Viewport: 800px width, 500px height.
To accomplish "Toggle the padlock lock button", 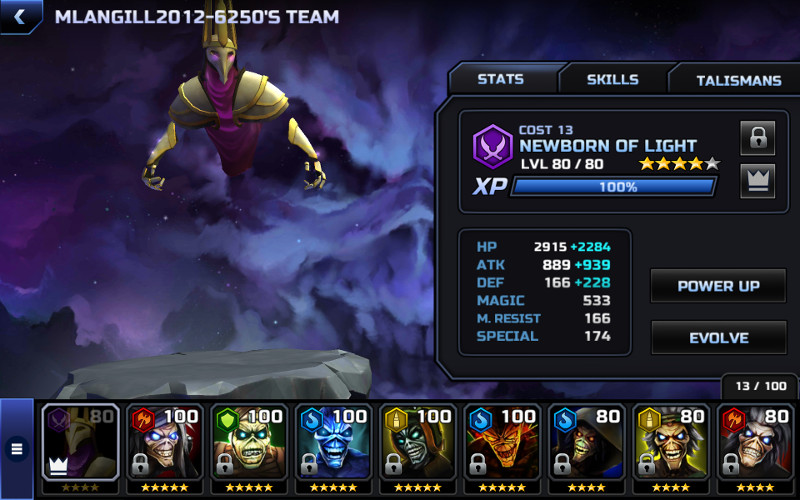I will point(757,138).
